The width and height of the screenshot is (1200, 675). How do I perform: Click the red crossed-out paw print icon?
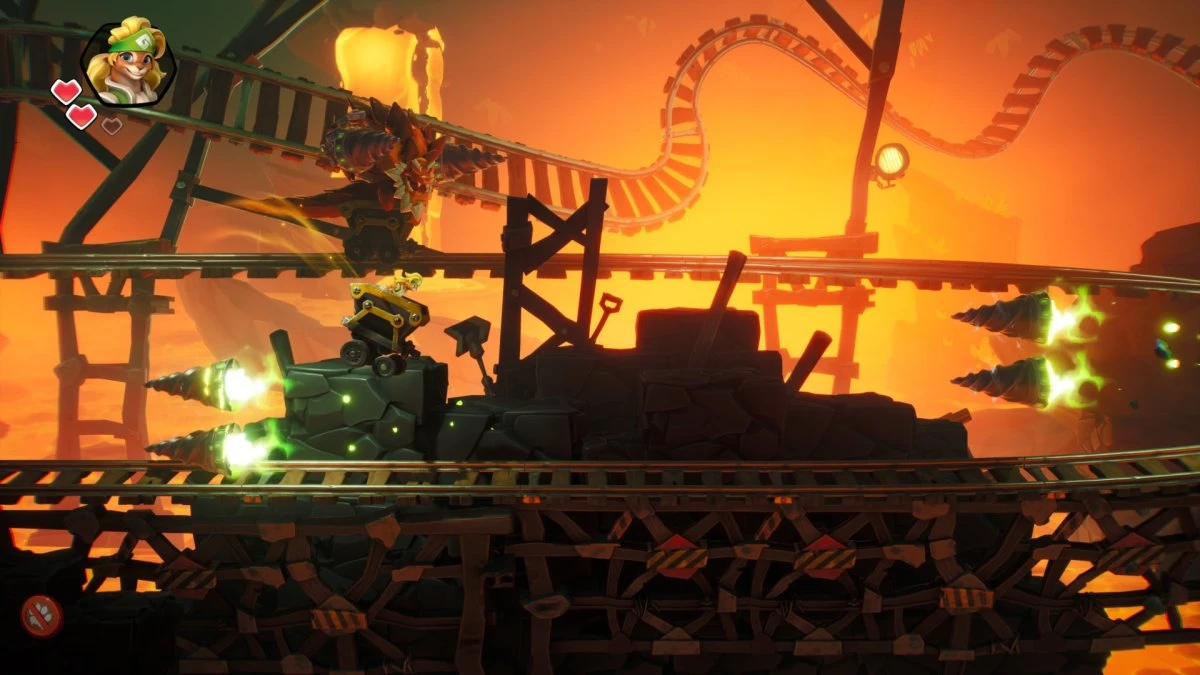pos(42,616)
